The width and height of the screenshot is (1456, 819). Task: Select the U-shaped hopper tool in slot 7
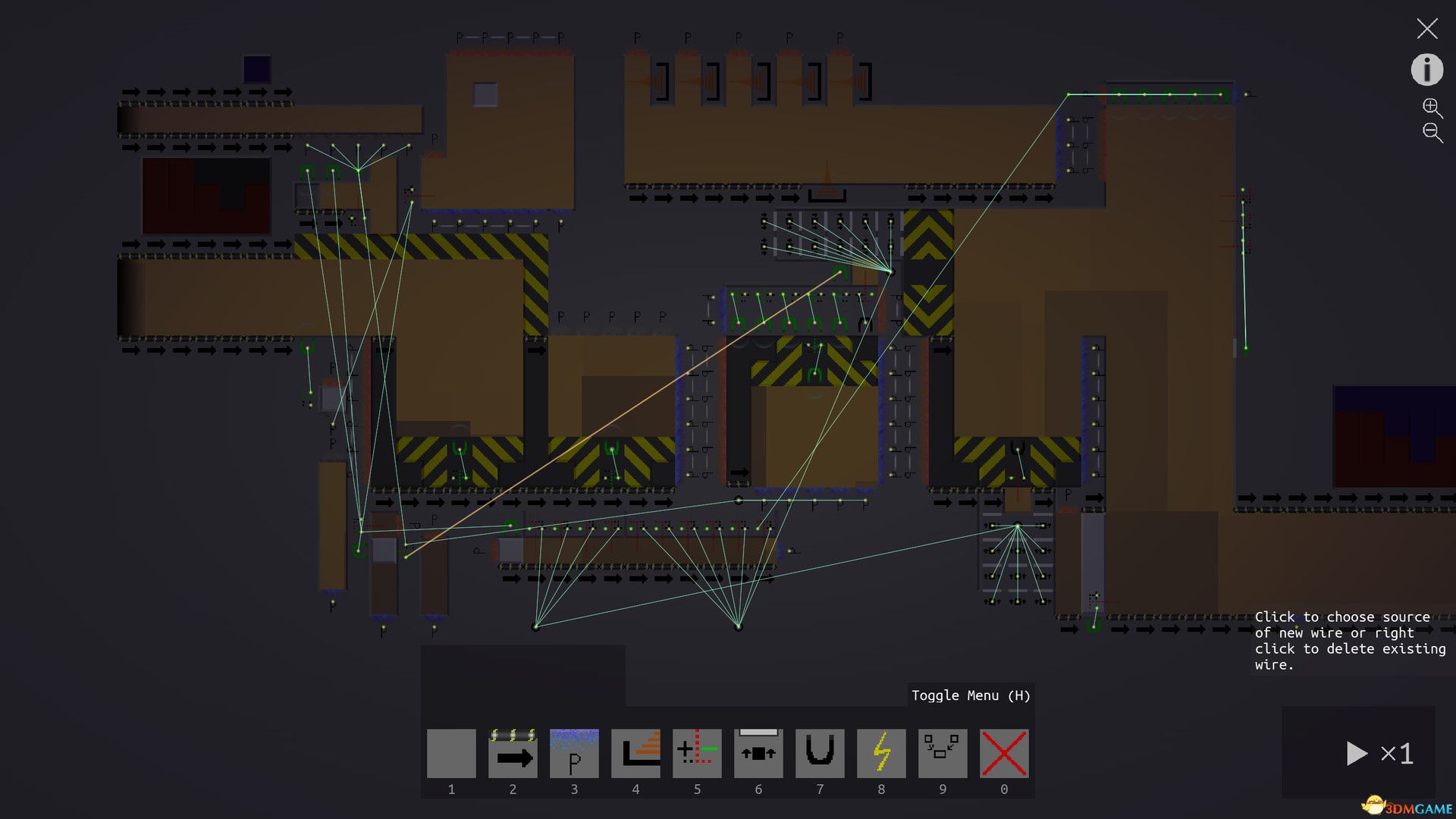(x=820, y=753)
